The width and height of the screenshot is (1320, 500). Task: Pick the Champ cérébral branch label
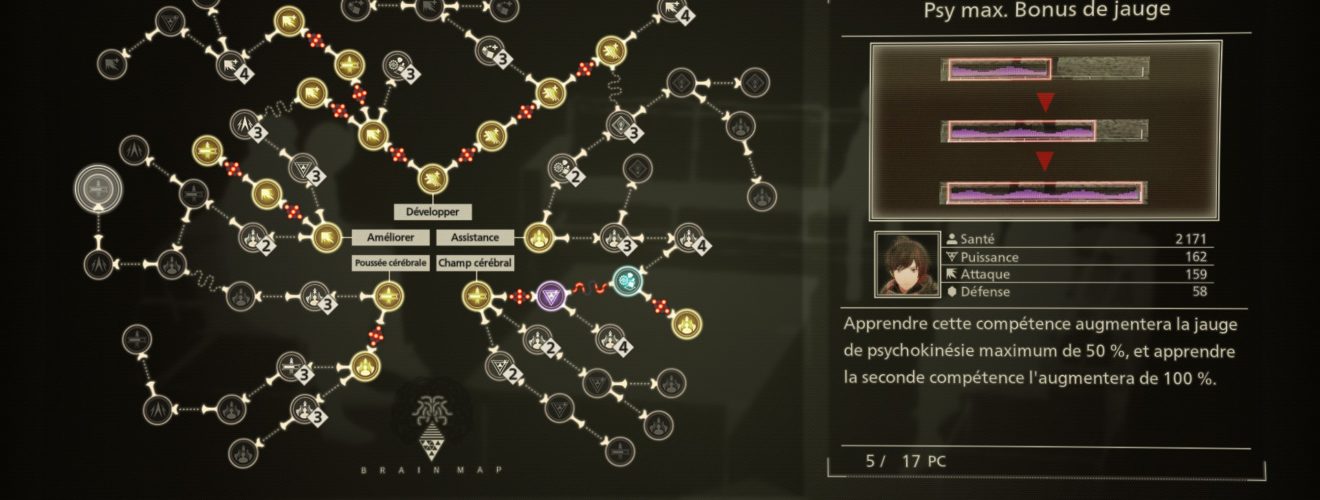click(475, 263)
